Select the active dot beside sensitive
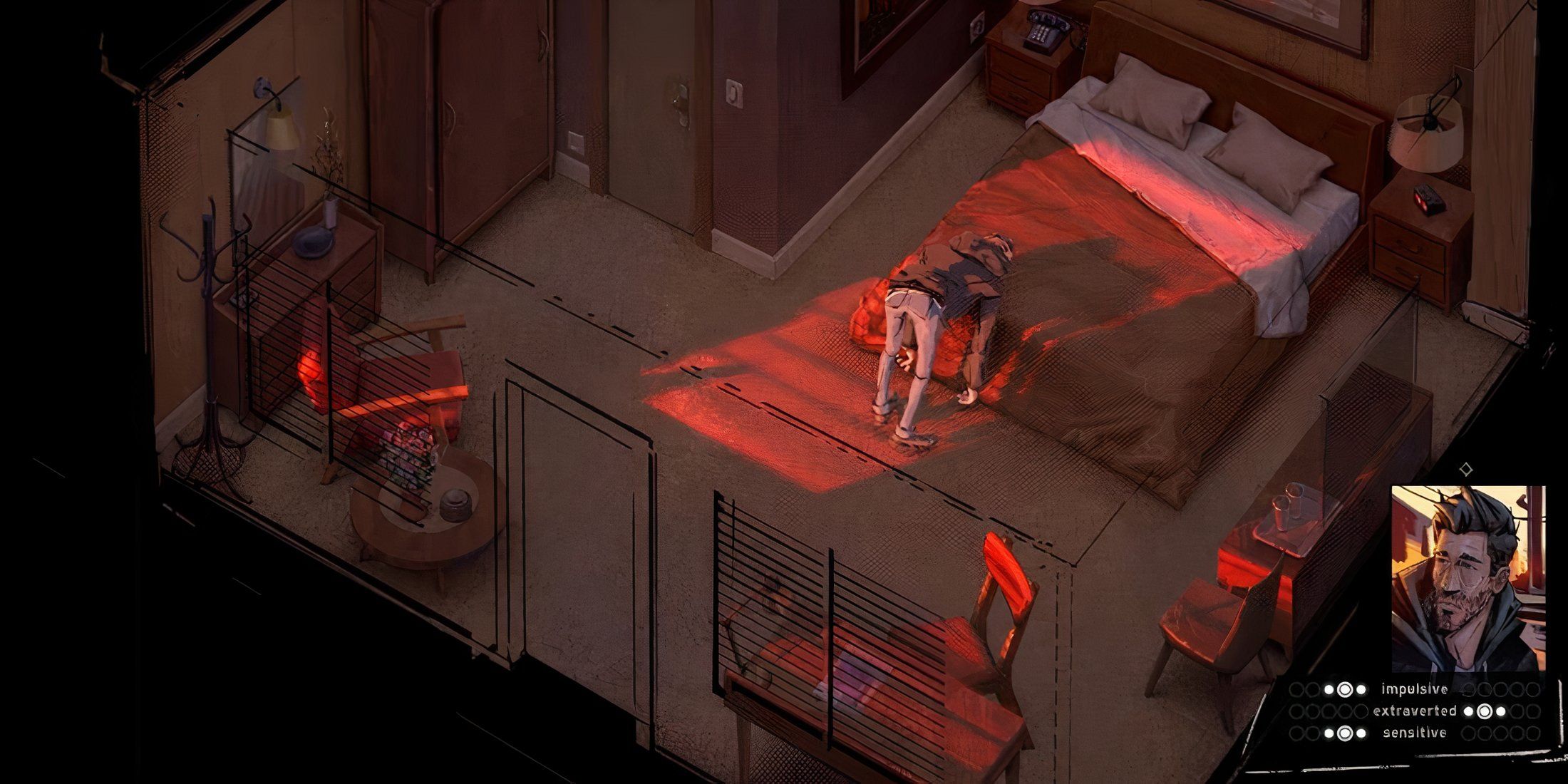This screenshot has height=784, width=1568. (1345, 733)
